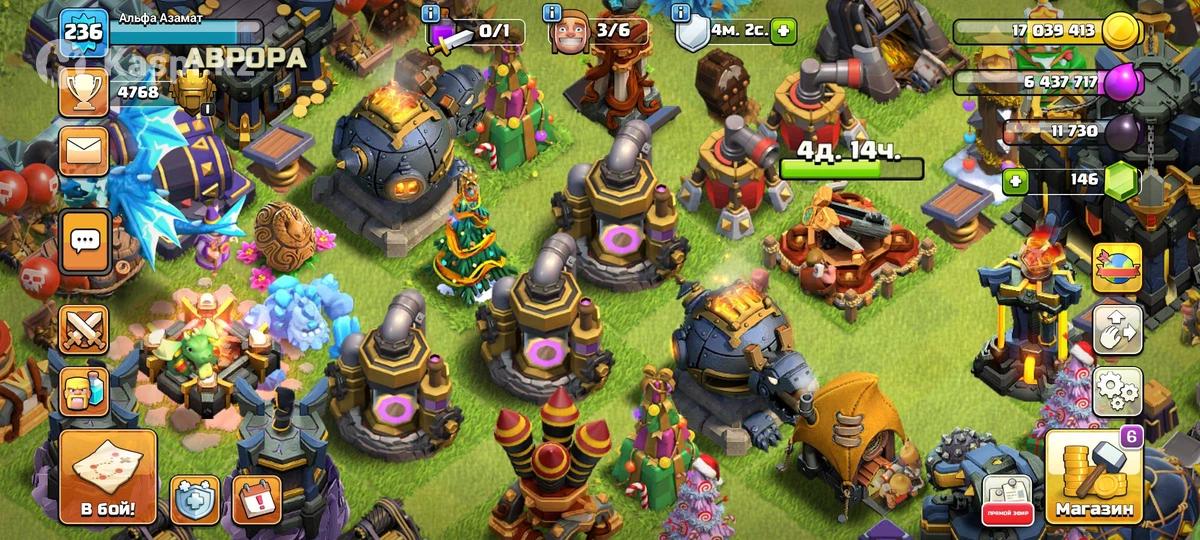Show info for the shield timer
Screen dimensions: 1200x540
(x=682, y=13)
